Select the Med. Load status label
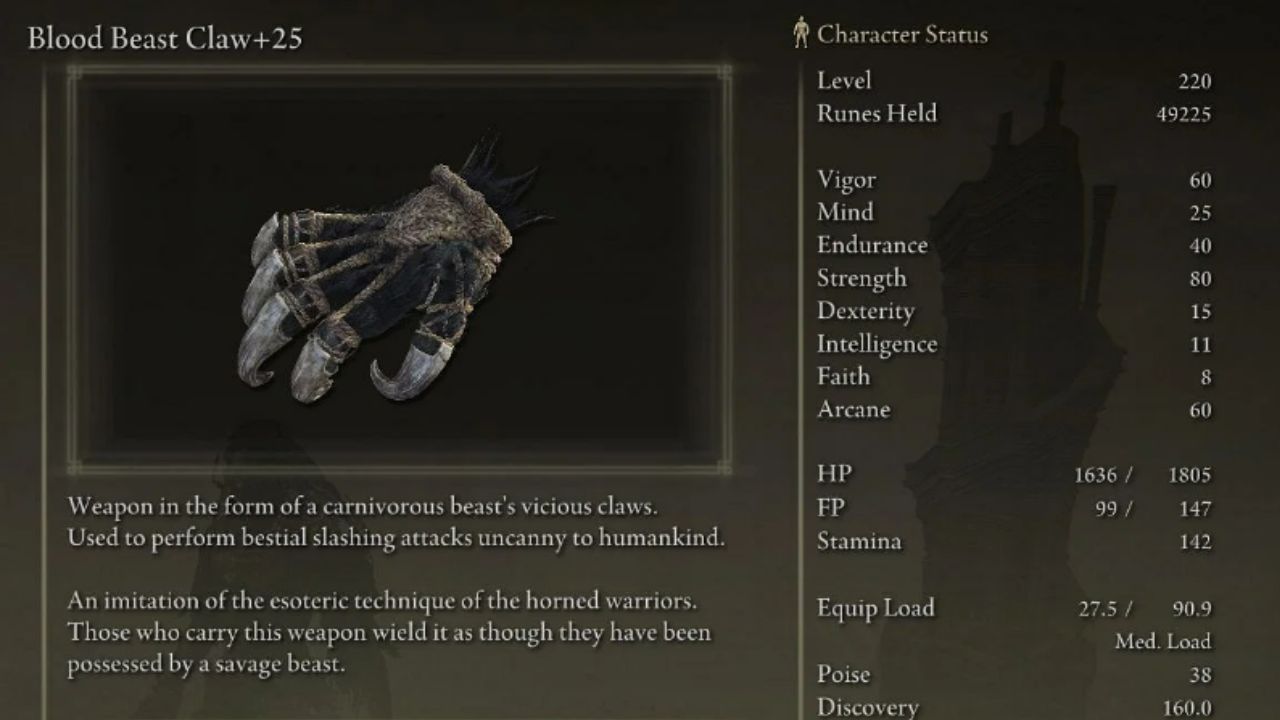 pyautogui.click(x=1166, y=640)
